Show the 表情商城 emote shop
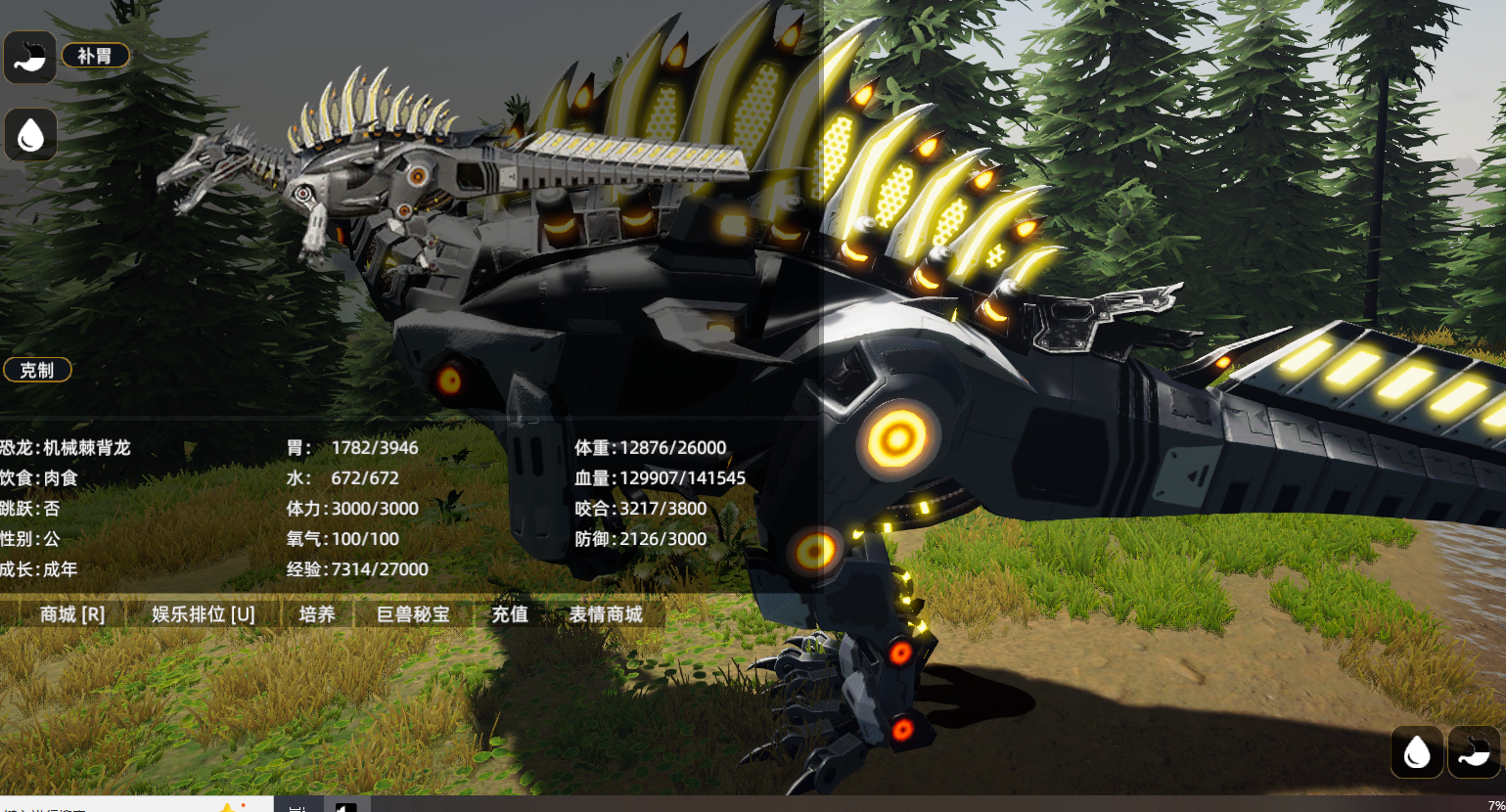The height and width of the screenshot is (812, 1506). pos(606,614)
